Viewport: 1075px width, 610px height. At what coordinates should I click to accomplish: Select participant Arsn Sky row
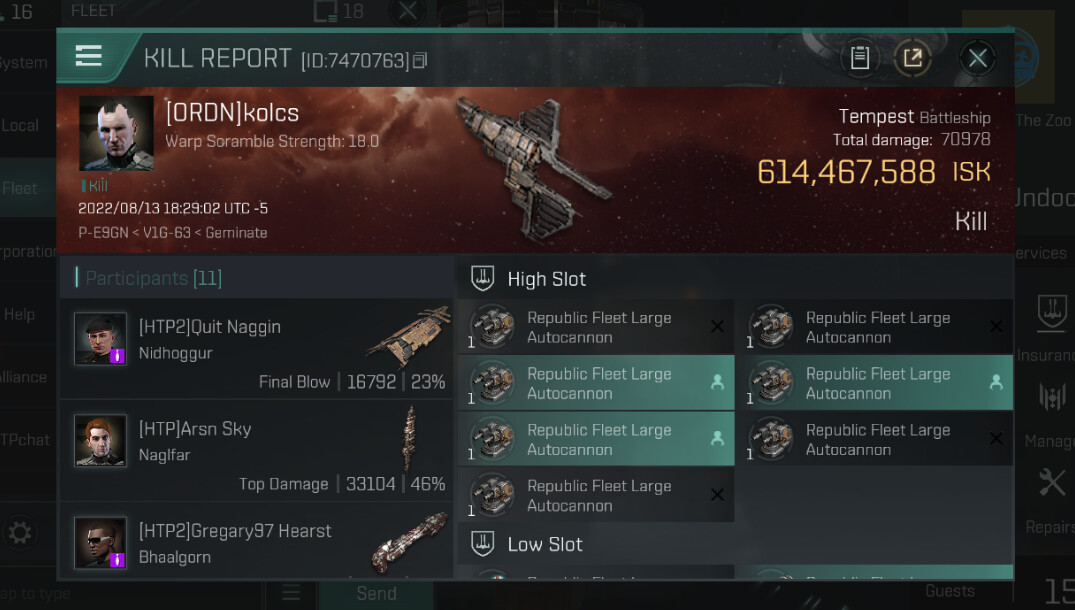tap(256, 450)
